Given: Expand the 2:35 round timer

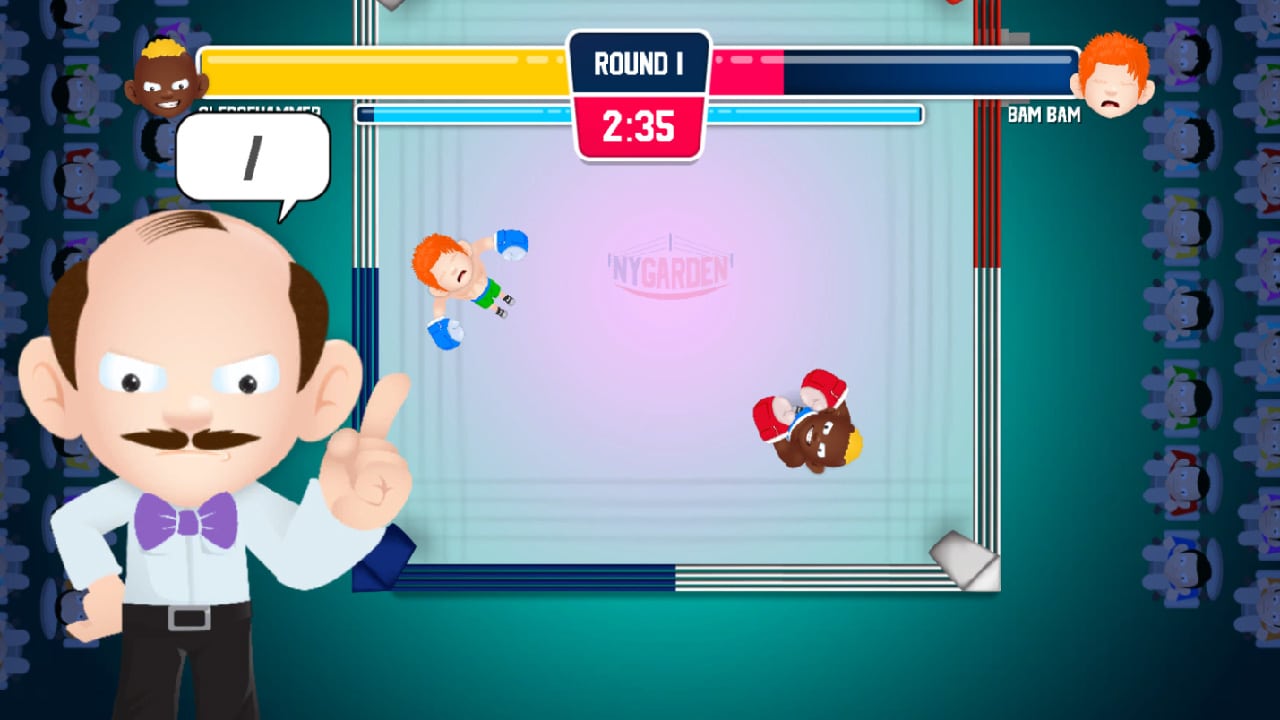Looking at the screenshot, I should [x=640, y=128].
